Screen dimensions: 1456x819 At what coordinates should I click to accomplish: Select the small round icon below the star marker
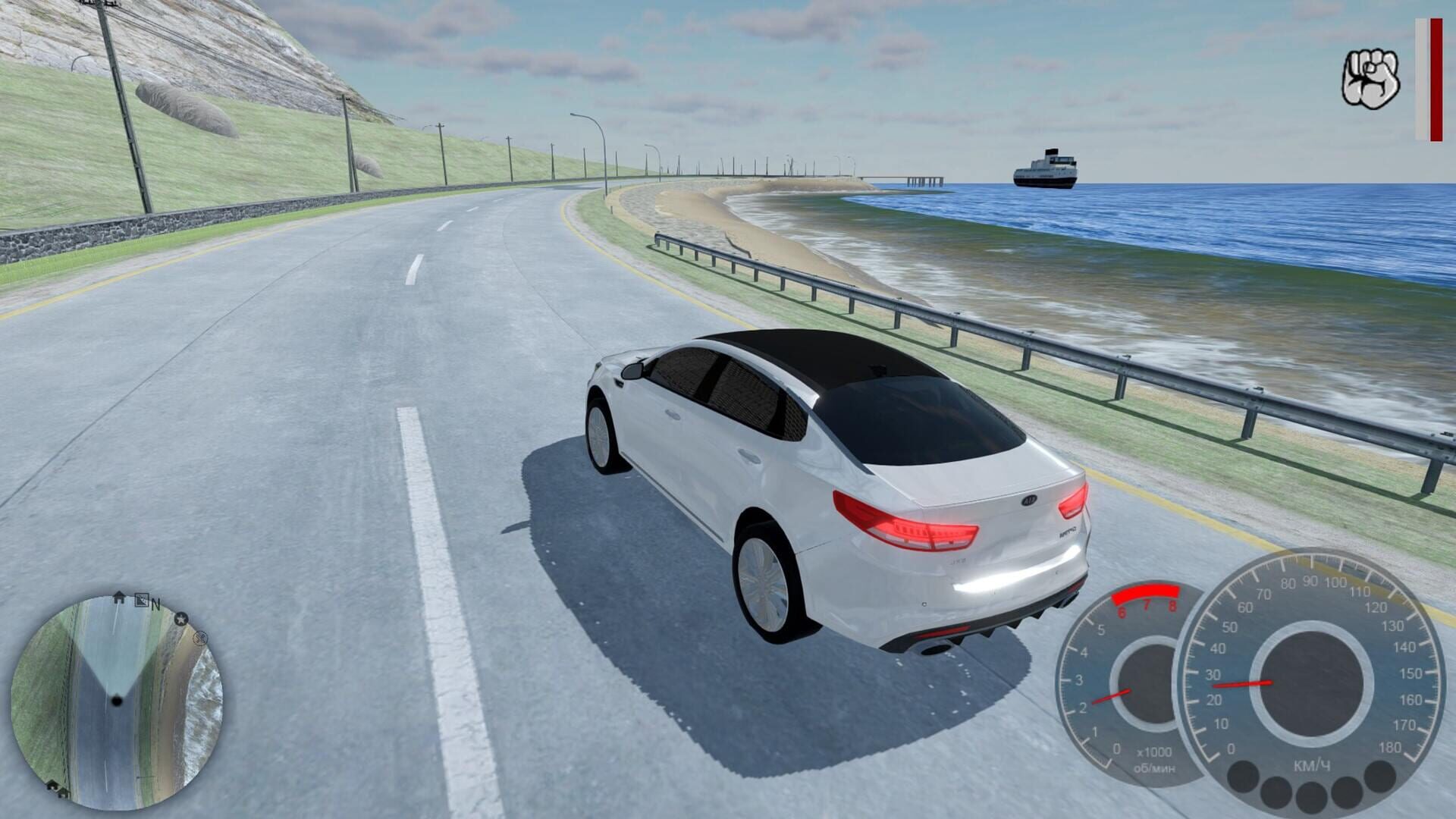coord(200,638)
